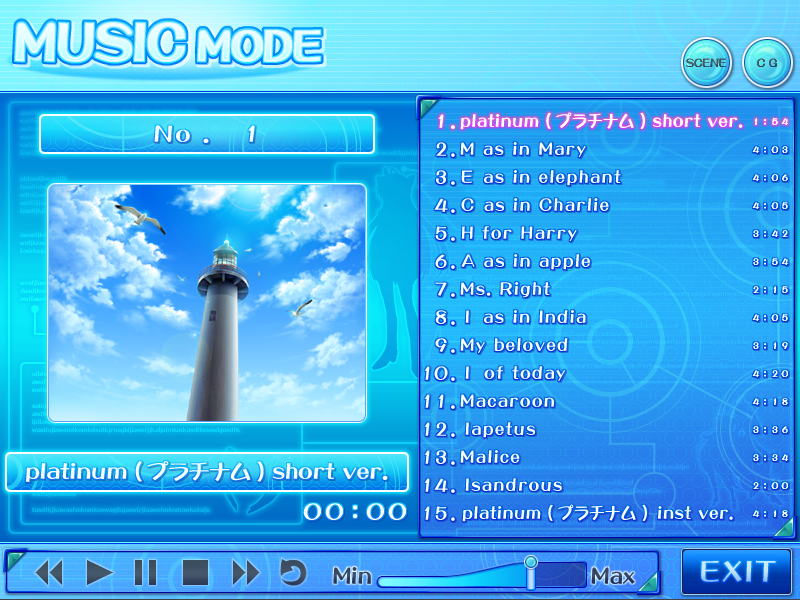Start playback with the play button
800x600 pixels.
99,573
